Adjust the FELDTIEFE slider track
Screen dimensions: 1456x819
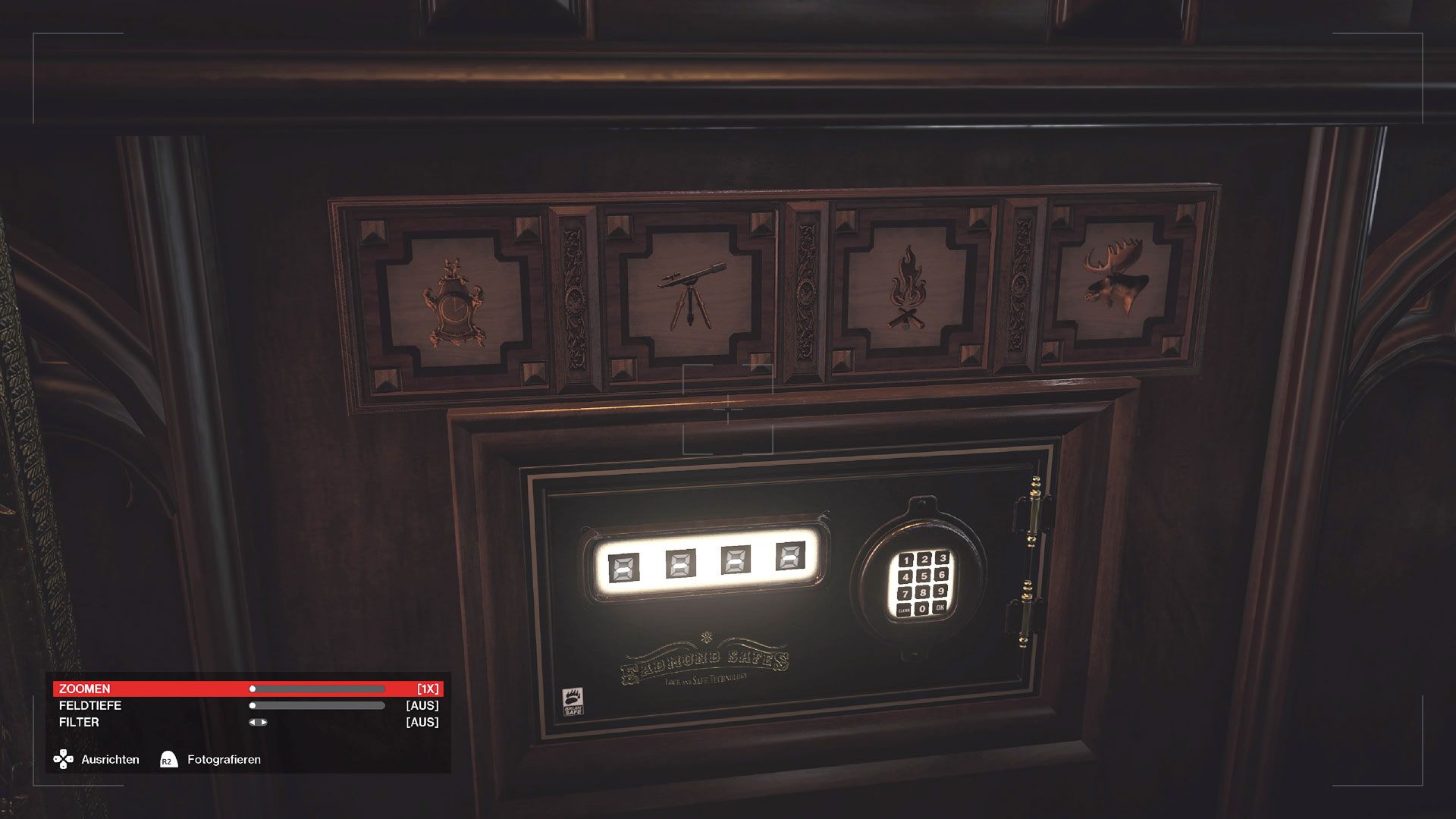[317, 705]
